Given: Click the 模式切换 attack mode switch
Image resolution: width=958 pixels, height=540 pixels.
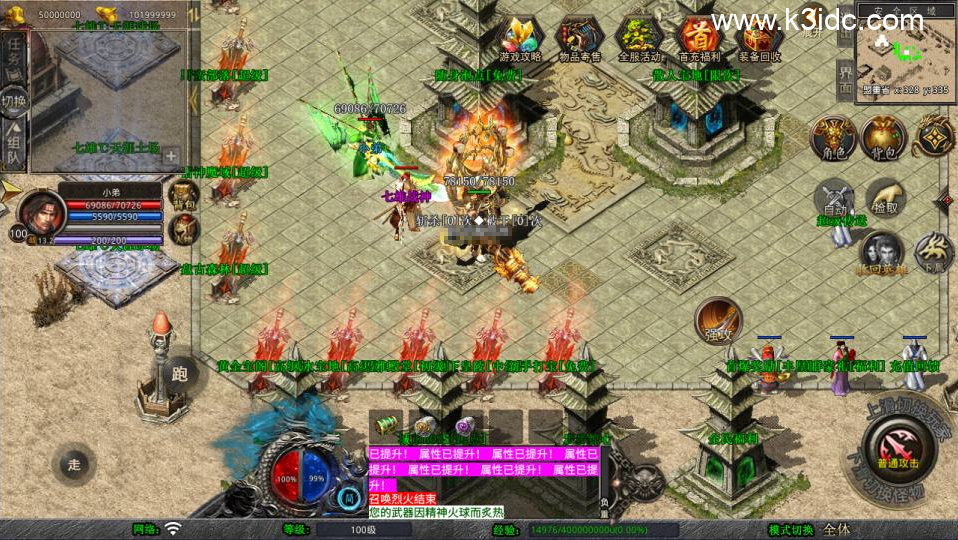Looking at the screenshot, I should (790, 529).
